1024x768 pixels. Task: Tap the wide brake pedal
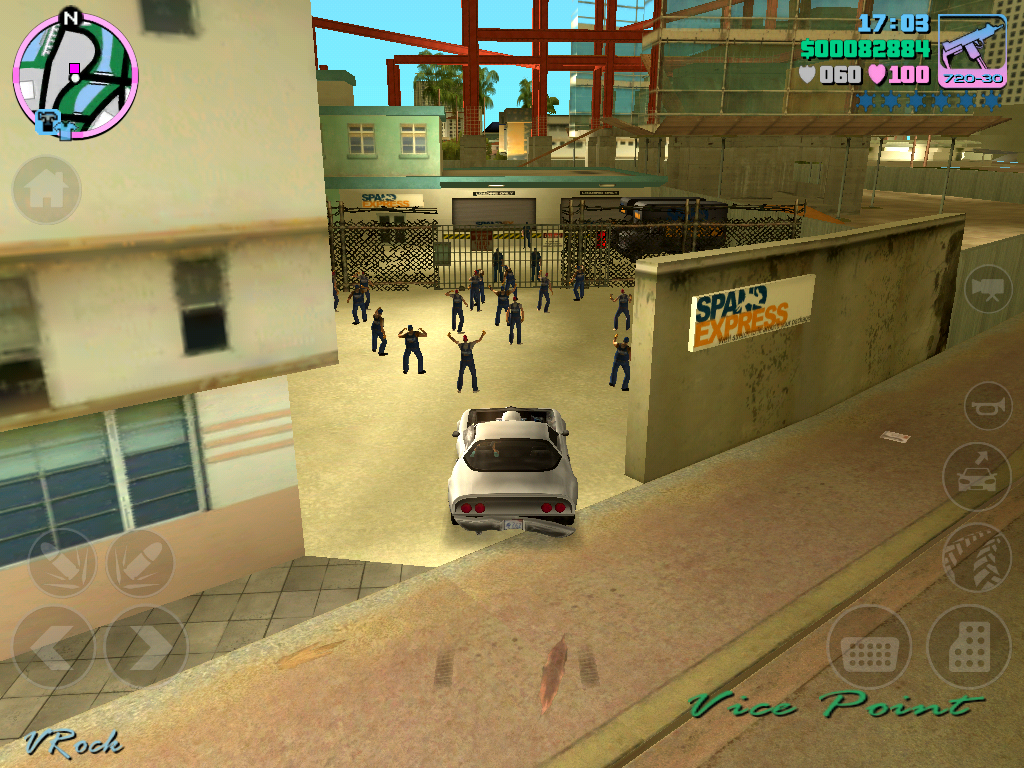click(868, 647)
